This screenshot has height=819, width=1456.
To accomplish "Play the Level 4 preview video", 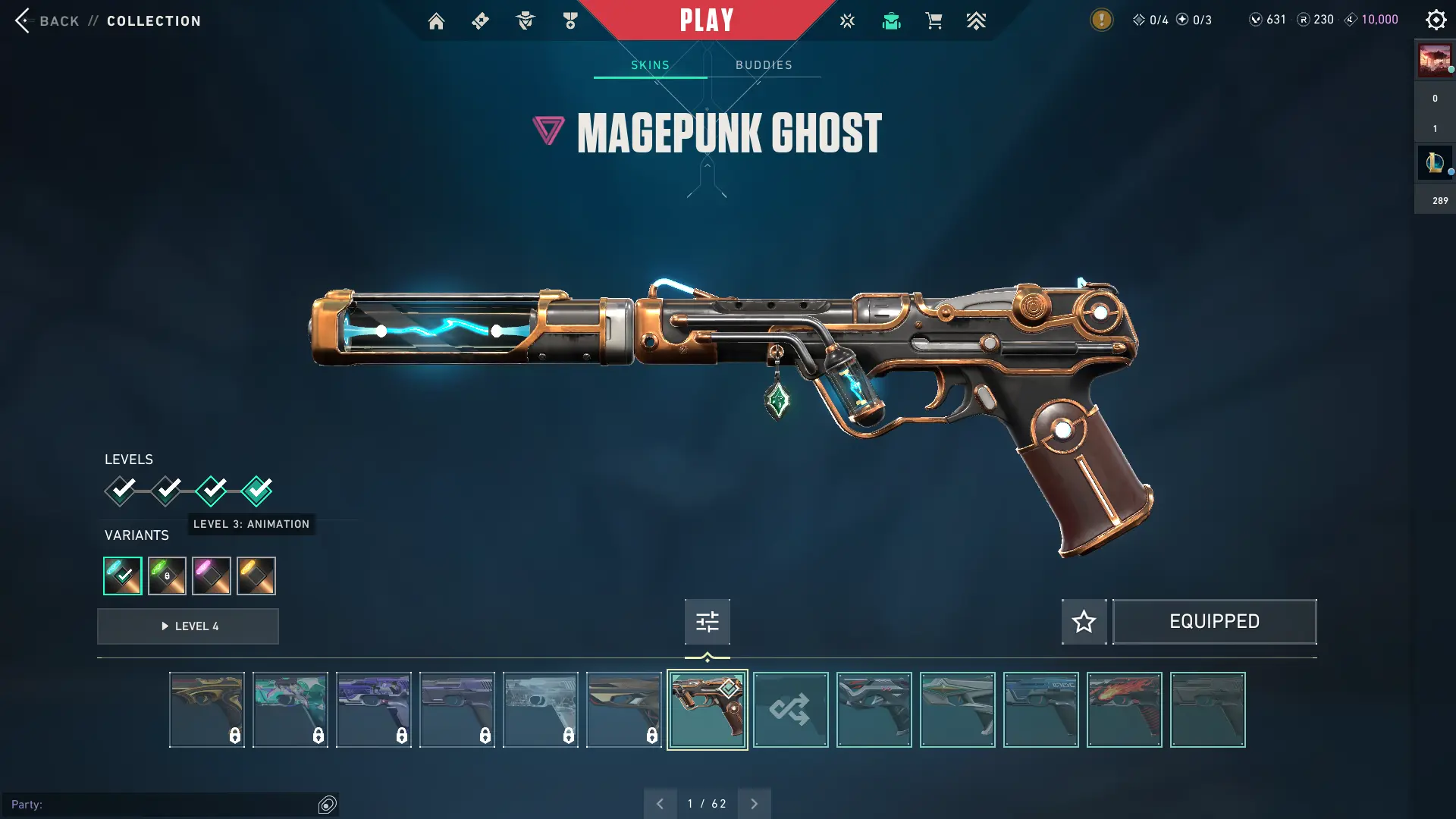I will (x=188, y=626).
